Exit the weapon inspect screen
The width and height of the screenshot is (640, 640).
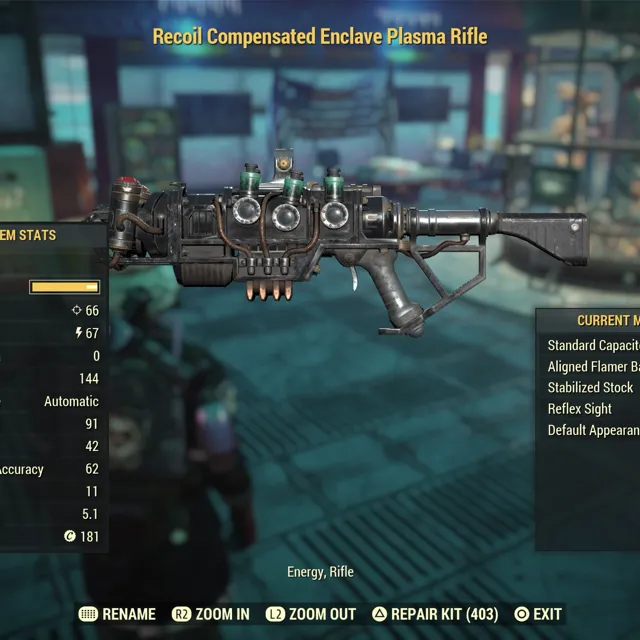click(537, 614)
